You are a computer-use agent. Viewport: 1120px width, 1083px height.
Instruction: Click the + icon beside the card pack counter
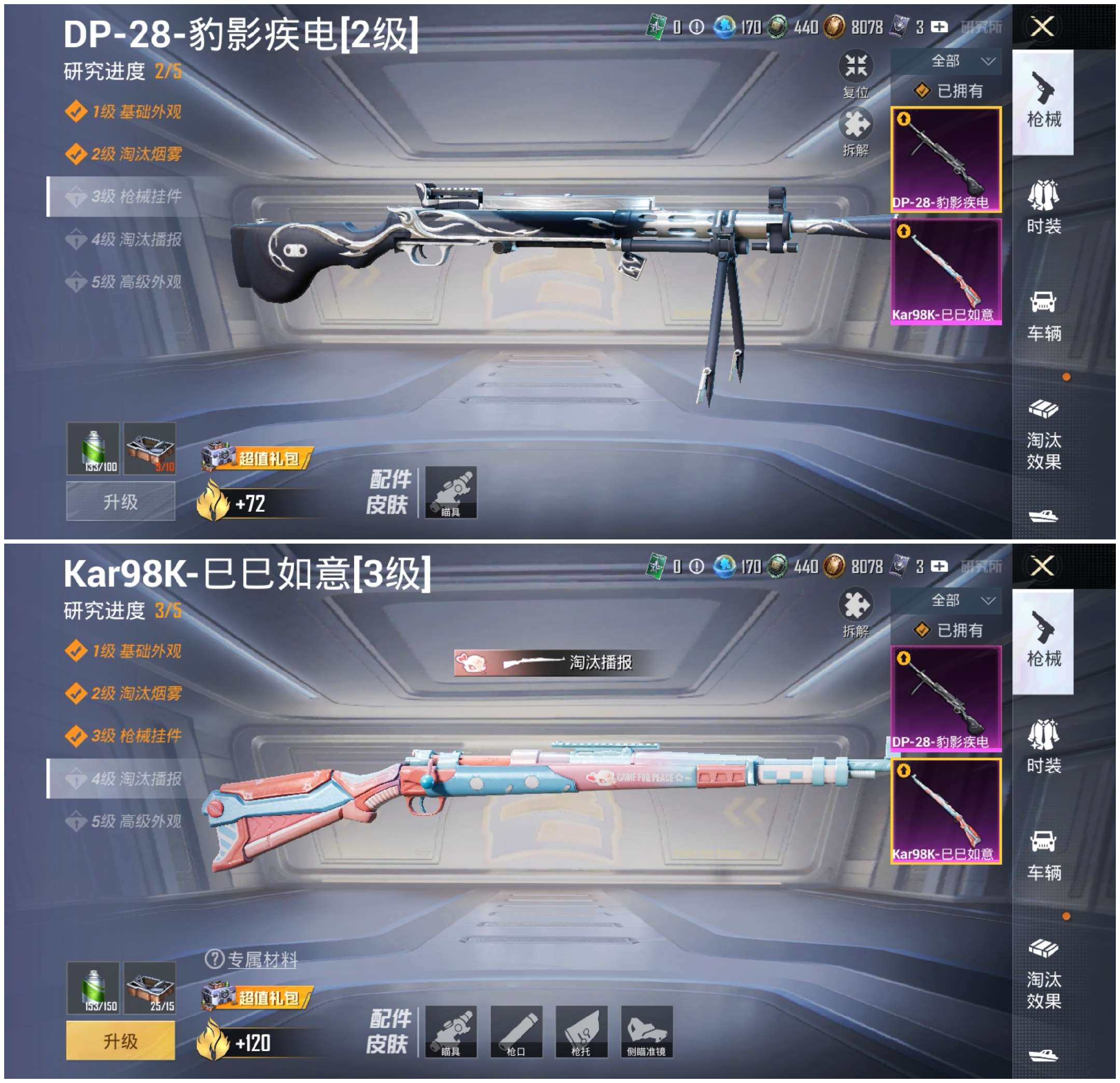pos(941,26)
